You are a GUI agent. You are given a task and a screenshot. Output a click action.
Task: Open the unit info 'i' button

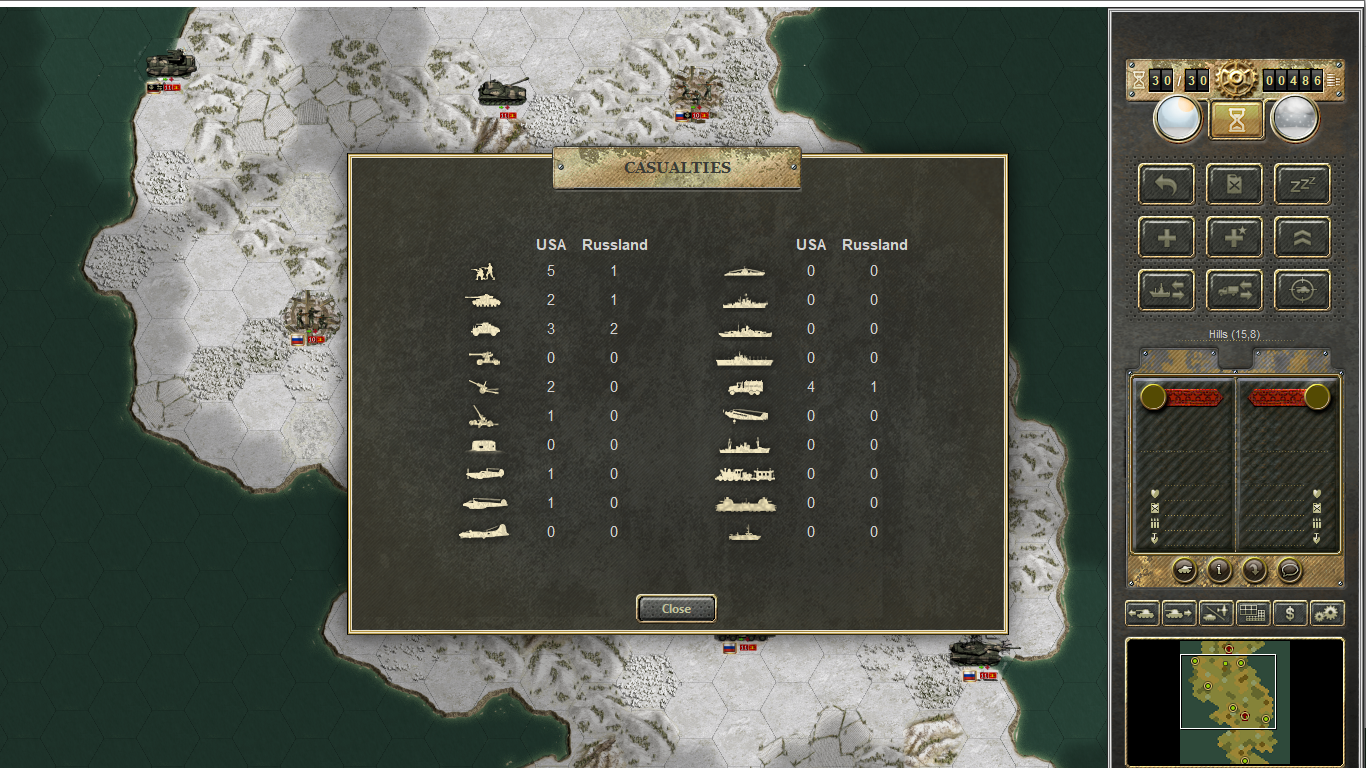(x=1219, y=570)
